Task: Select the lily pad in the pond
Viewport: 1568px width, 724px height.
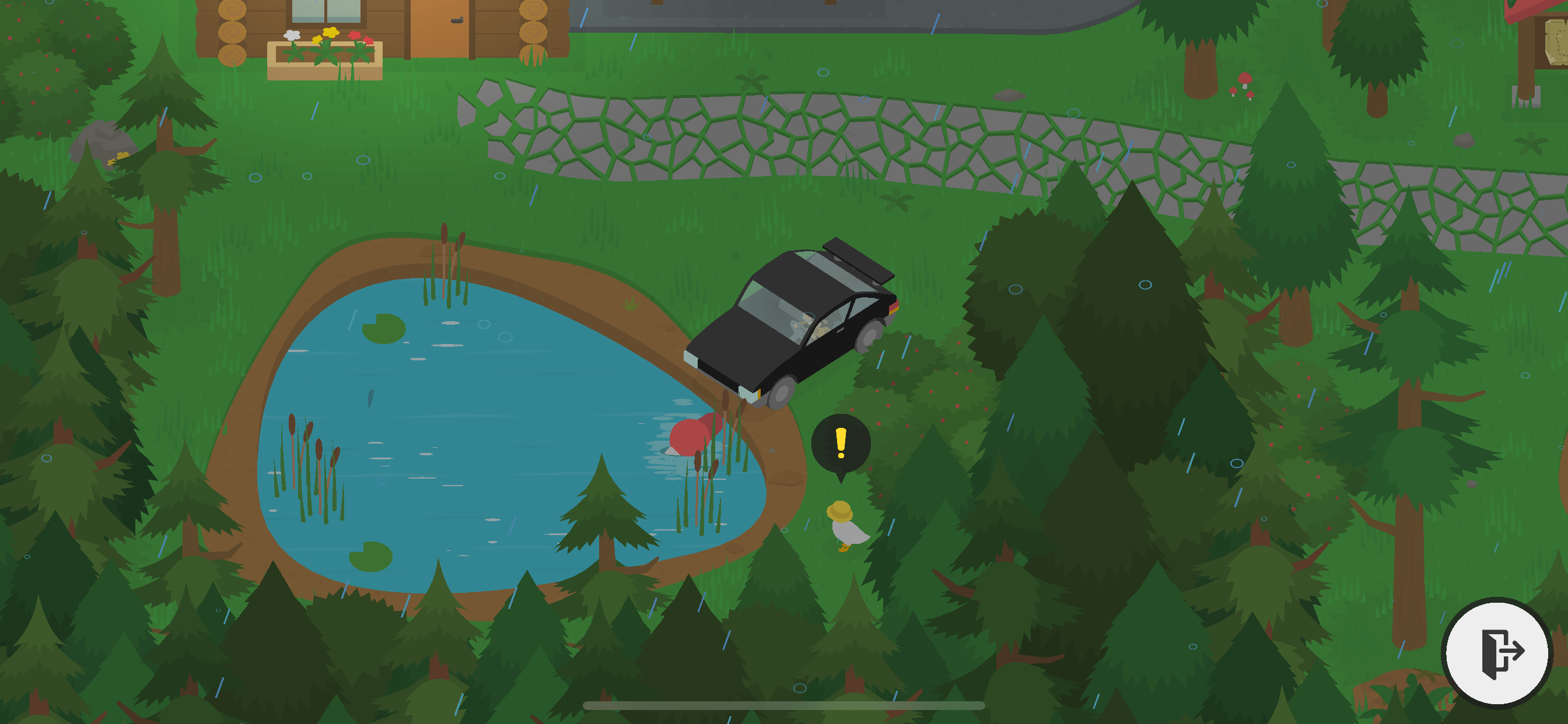Action: (384, 328)
